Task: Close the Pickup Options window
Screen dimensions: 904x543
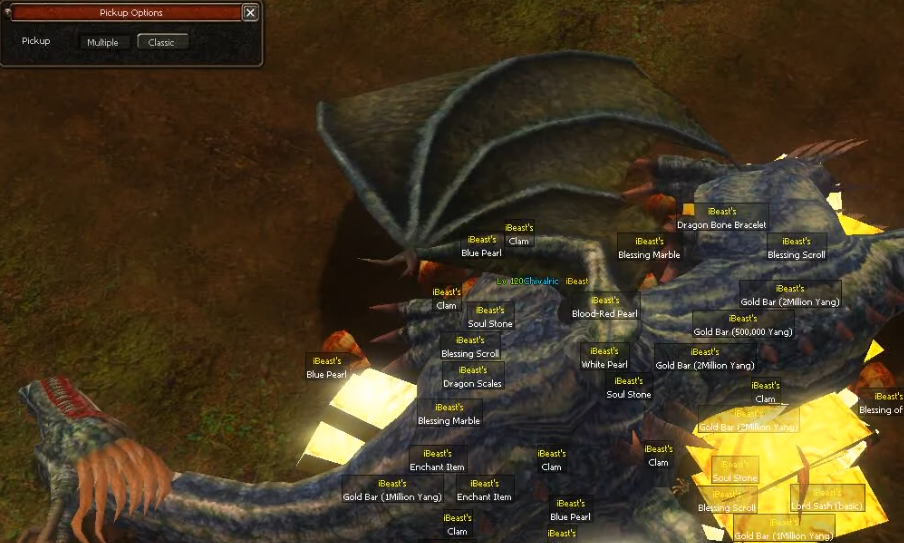Action: [x=250, y=13]
